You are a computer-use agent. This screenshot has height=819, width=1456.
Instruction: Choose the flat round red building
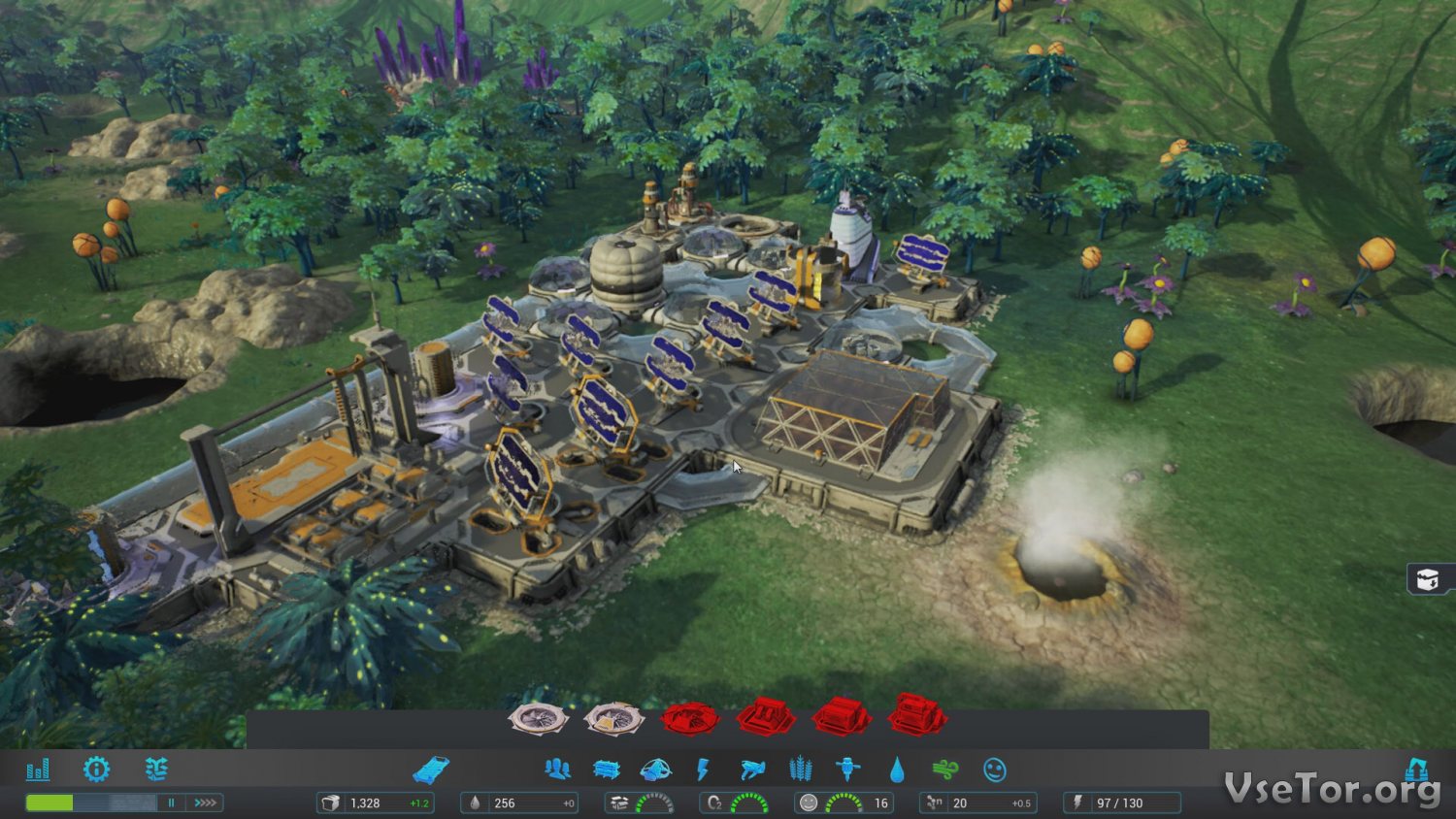pyautogui.click(x=689, y=719)
